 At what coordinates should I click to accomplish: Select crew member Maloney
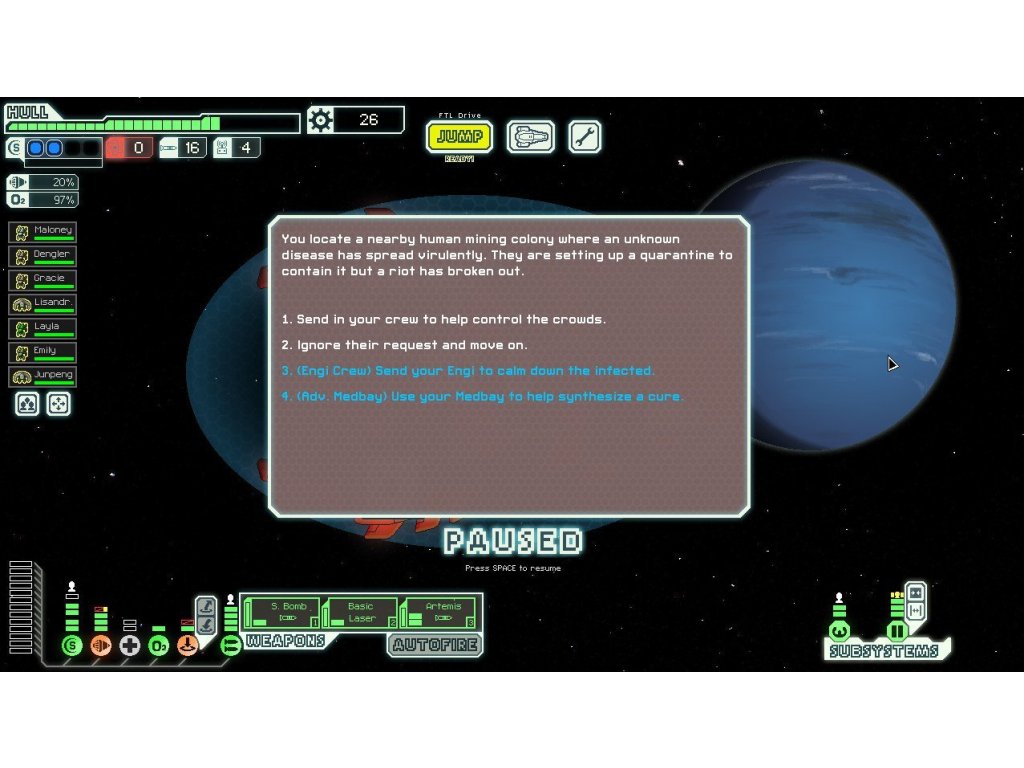[43, 232]
